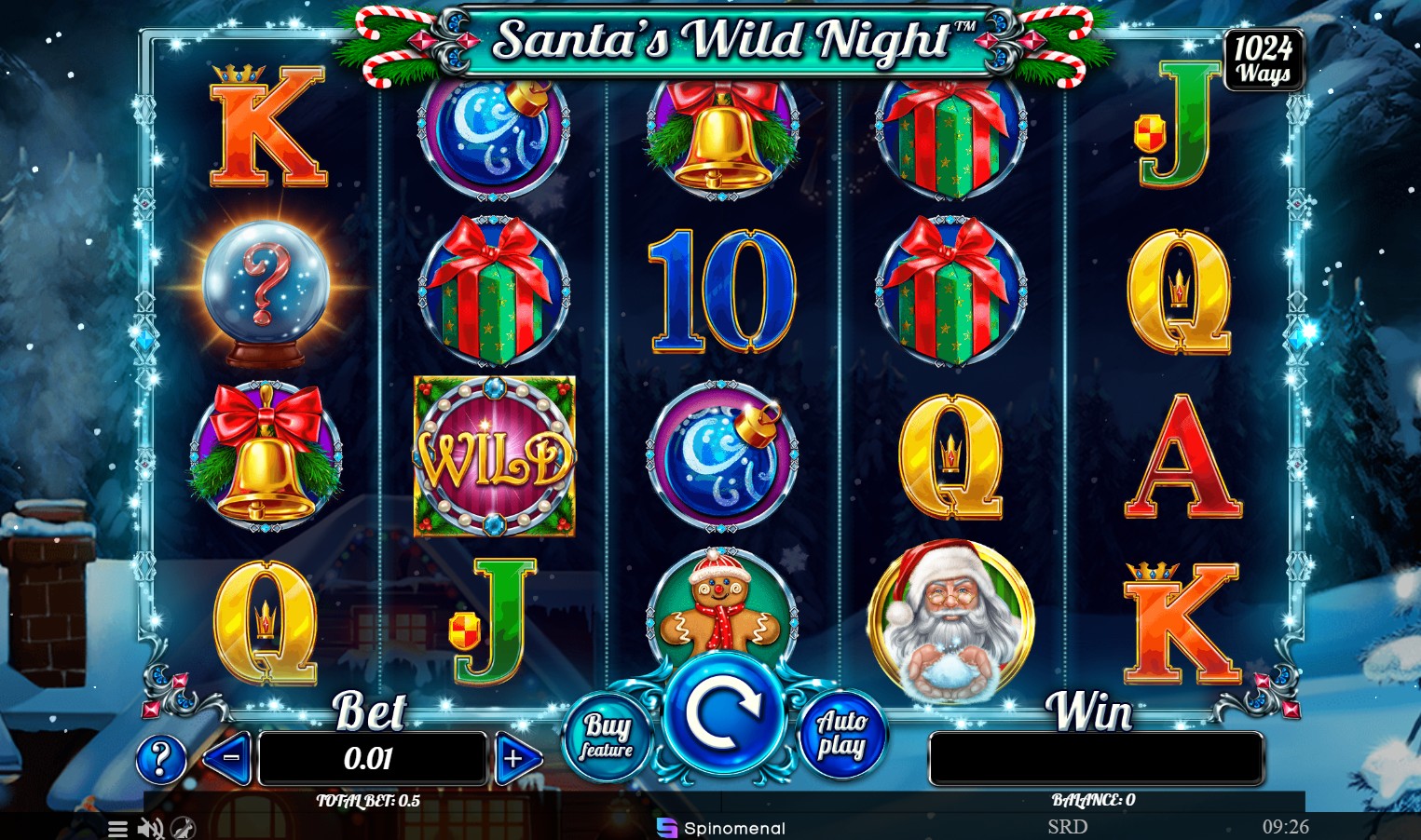Open the hamburger menu at bottom left
The image size is (1421, 840).
(117, 828)
